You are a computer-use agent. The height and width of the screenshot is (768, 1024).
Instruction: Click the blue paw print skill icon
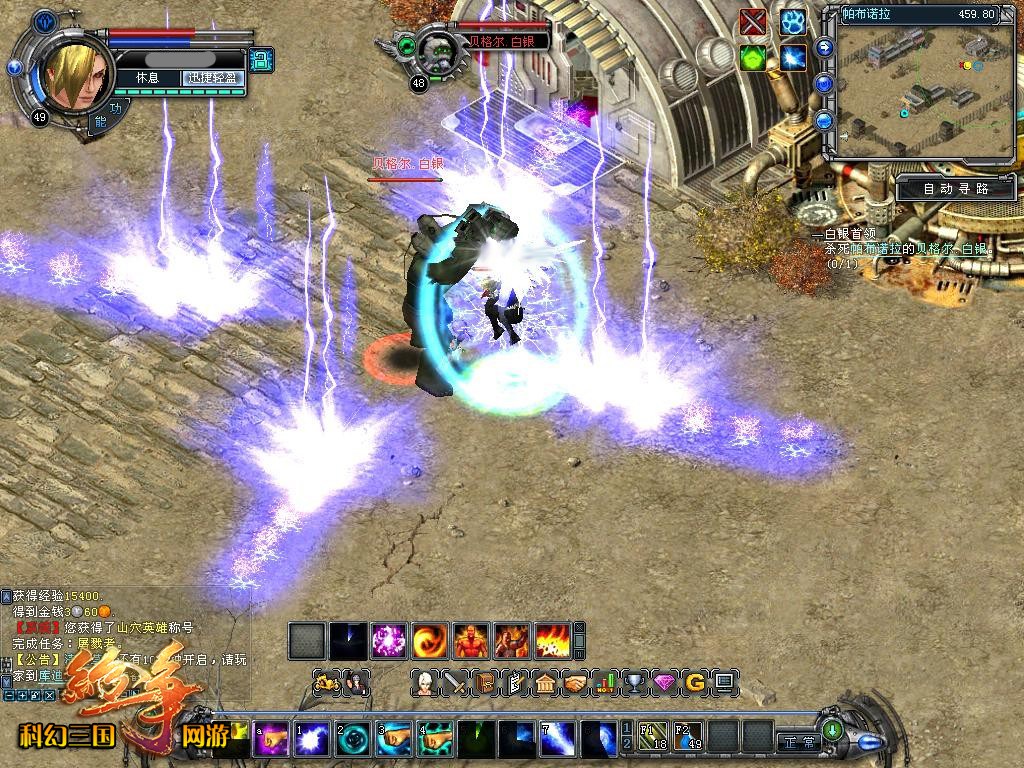tap(794, 22)
